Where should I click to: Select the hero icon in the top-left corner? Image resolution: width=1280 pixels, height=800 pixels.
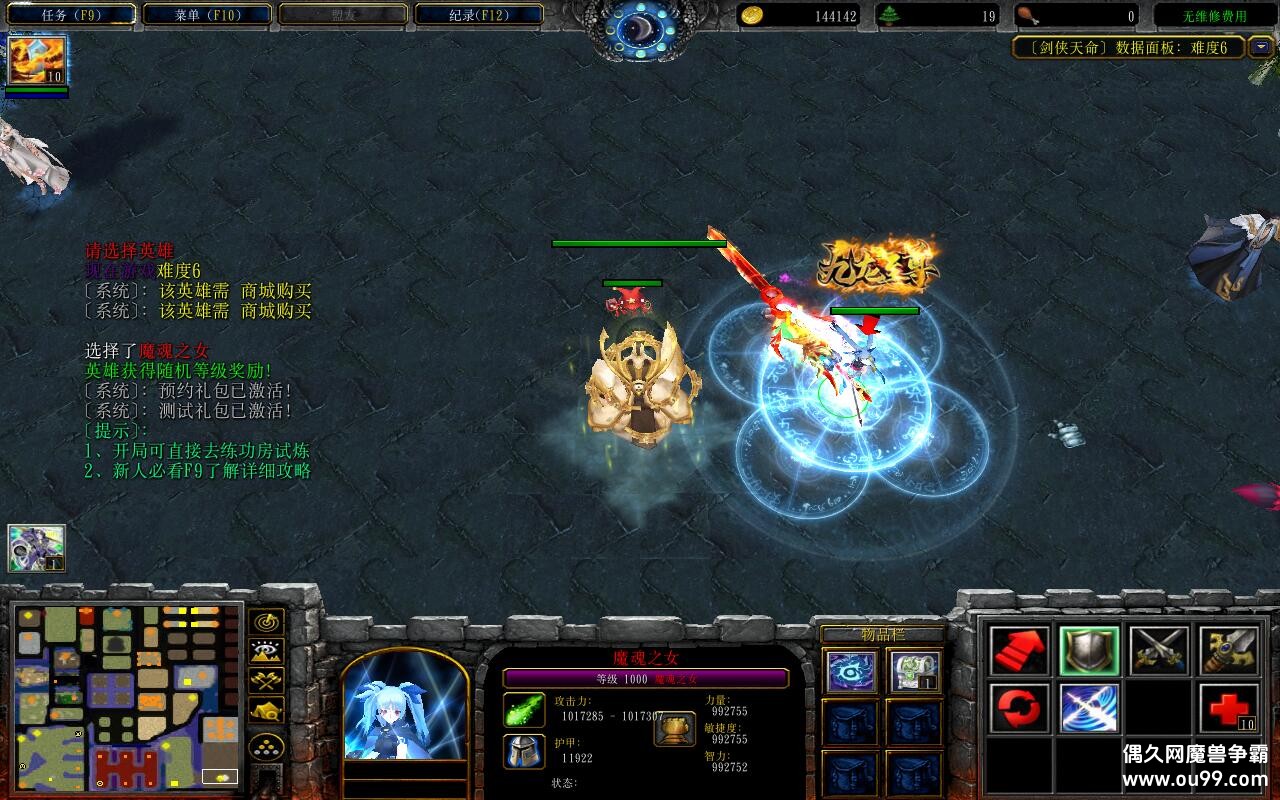point(38,59)
